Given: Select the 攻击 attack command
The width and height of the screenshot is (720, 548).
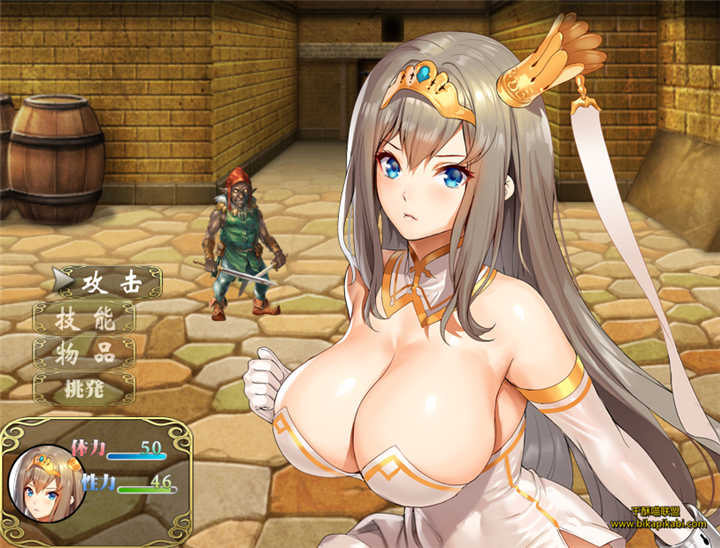Looking at the screenshot, I should coord(110,282).
